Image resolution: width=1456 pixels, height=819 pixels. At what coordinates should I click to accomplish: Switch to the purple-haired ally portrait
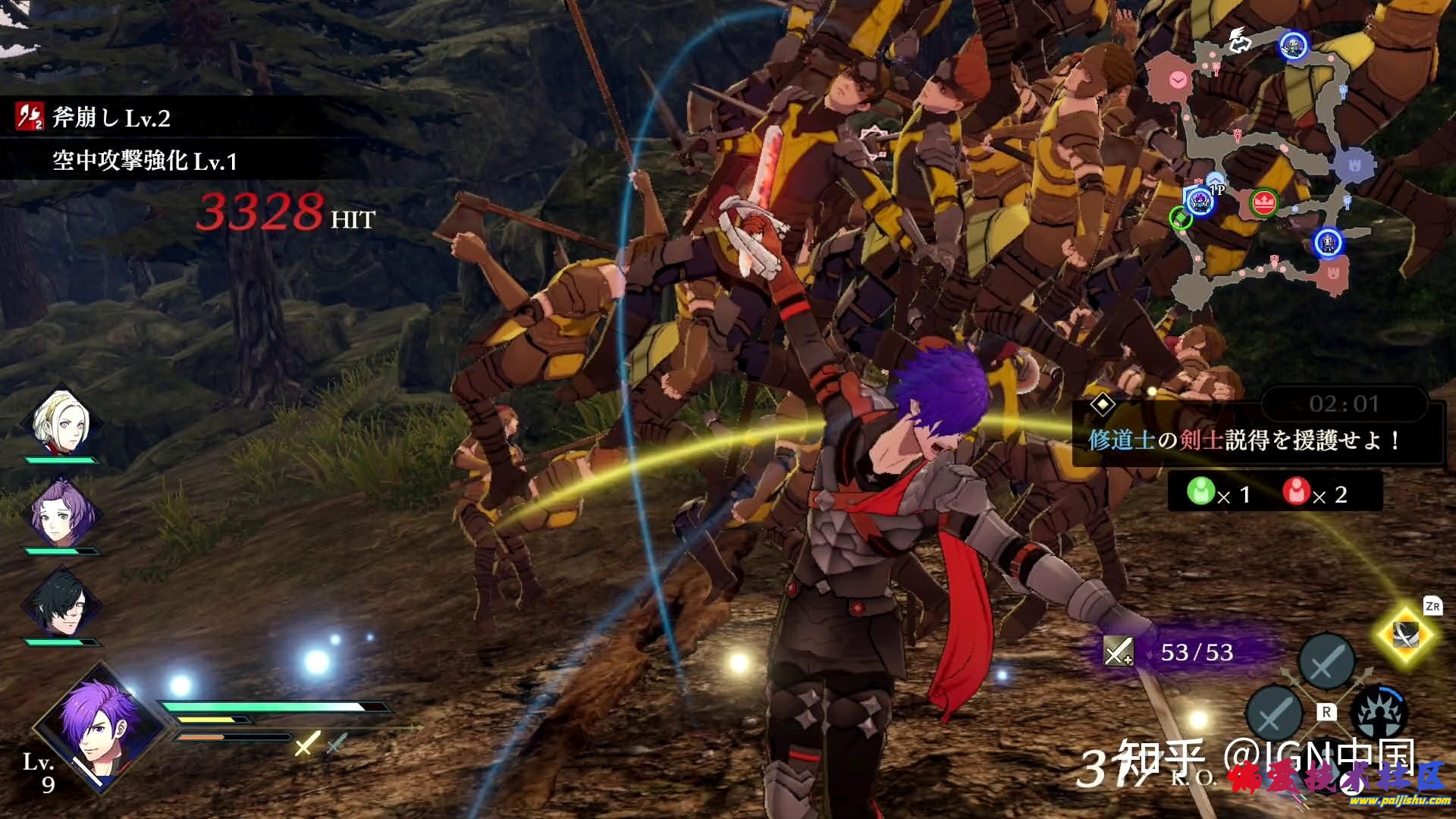pyautogui.click(x=63, y=513)
